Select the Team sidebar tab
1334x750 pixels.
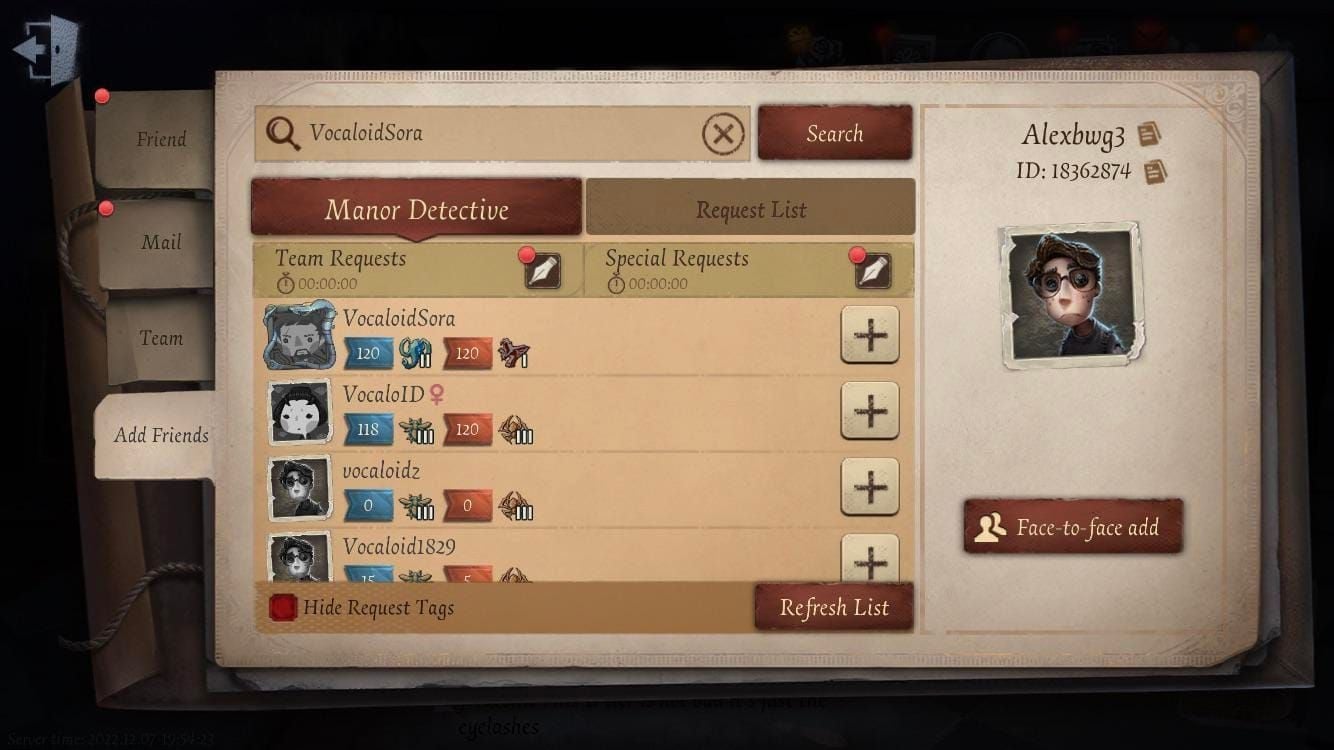click(160, 338)
